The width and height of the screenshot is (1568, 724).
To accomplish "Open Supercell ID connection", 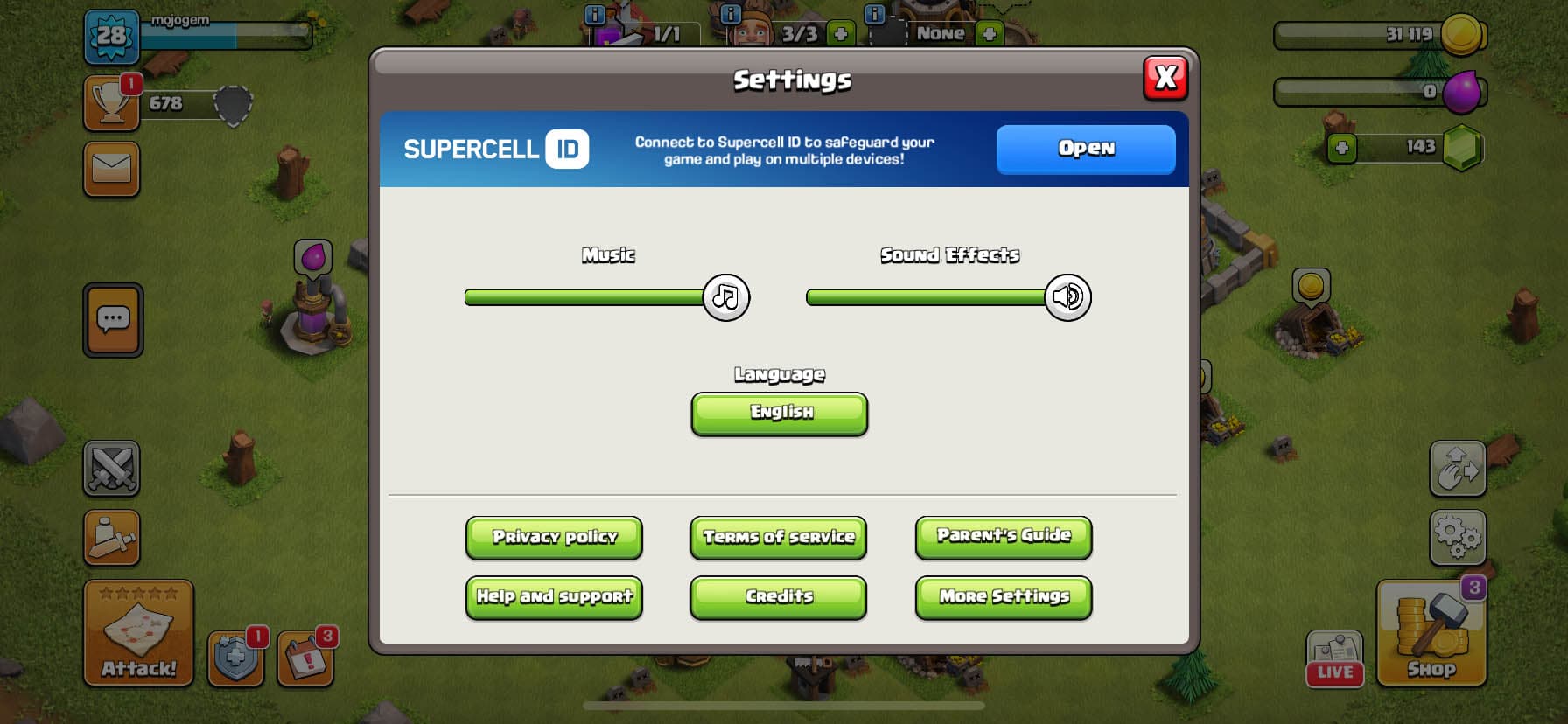I will (x=1085, y=149).
